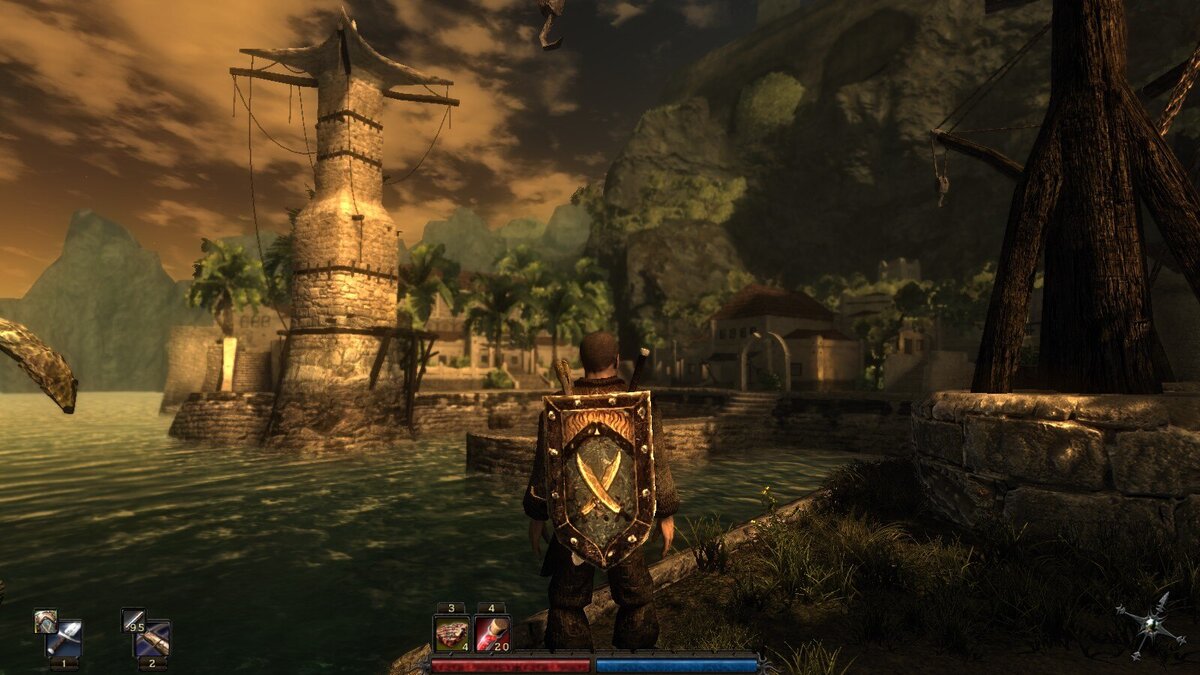Click the shield icon beside the sword

43,620
